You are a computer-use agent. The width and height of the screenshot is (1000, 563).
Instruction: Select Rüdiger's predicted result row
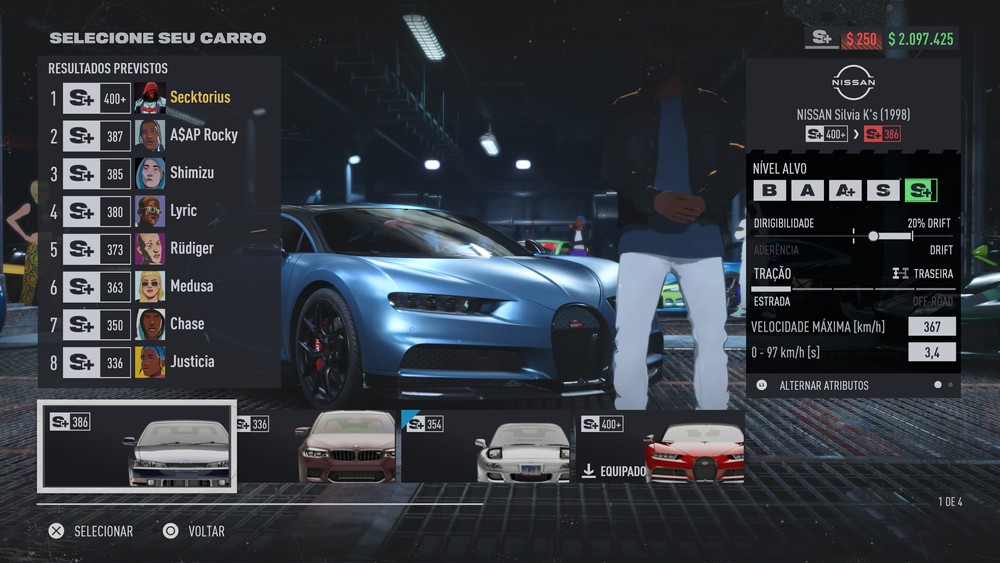(x=158, y=248)
